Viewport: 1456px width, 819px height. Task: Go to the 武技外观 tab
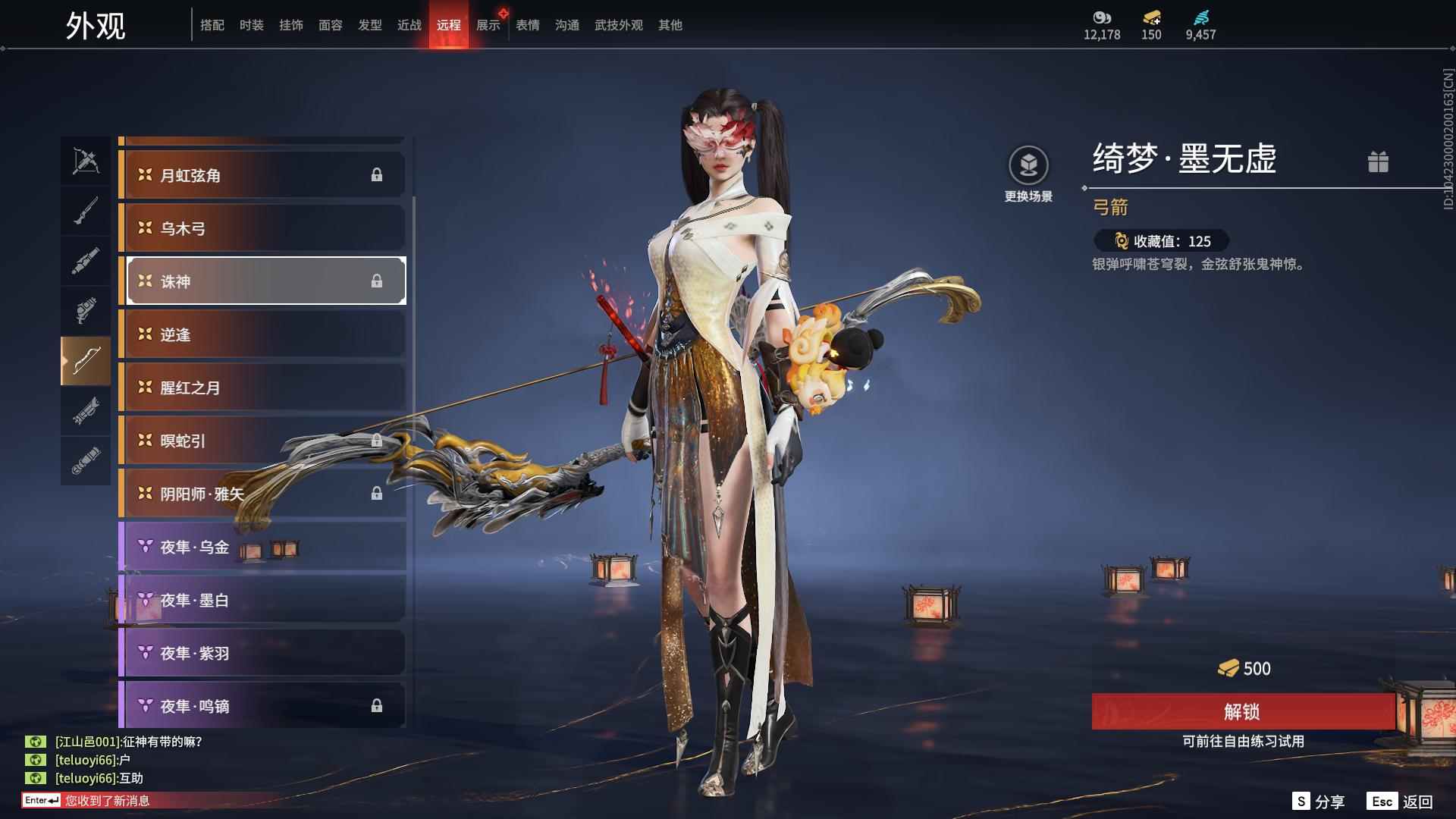[619, 25]
